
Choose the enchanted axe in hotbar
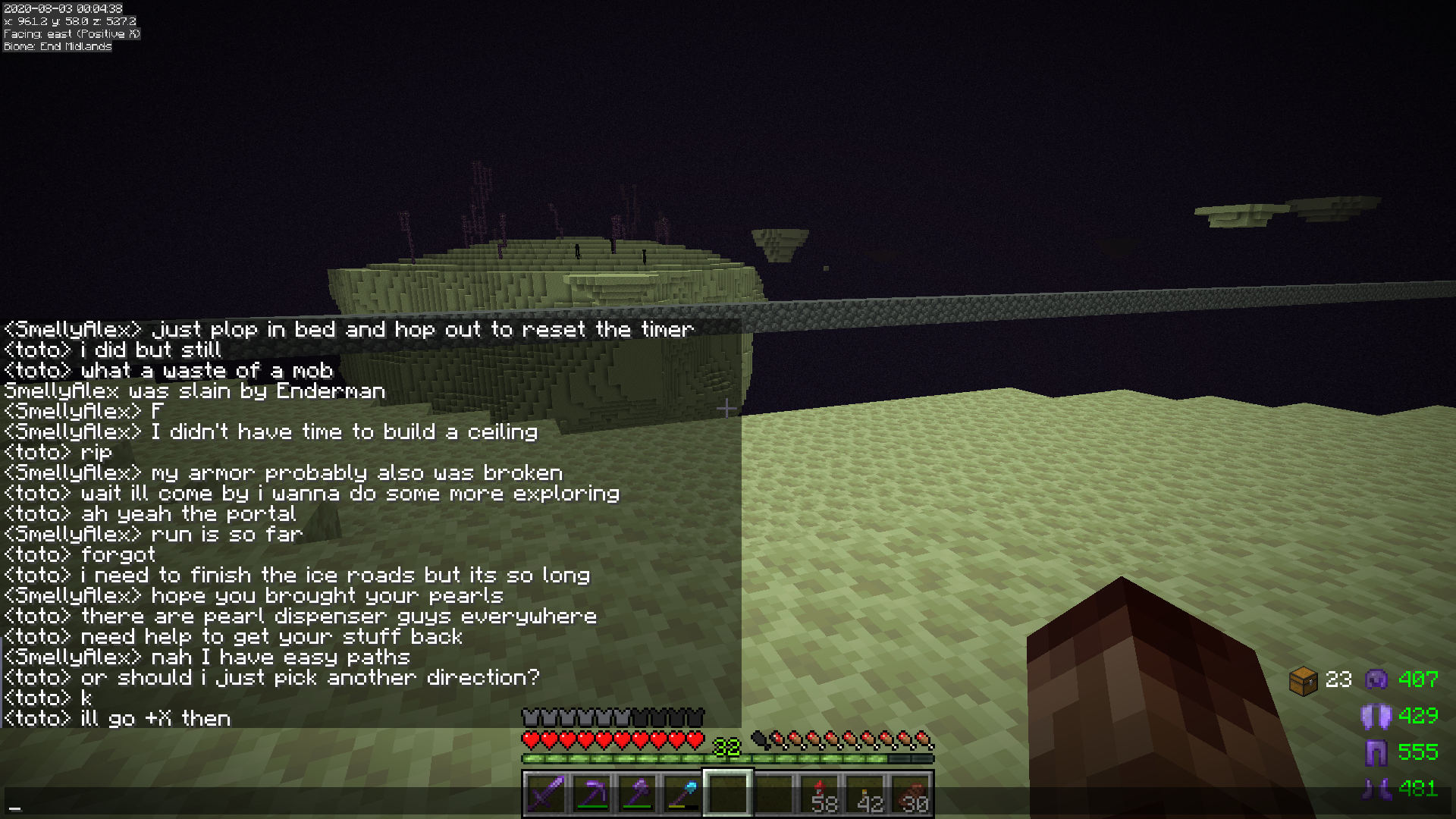pos(637,794)
